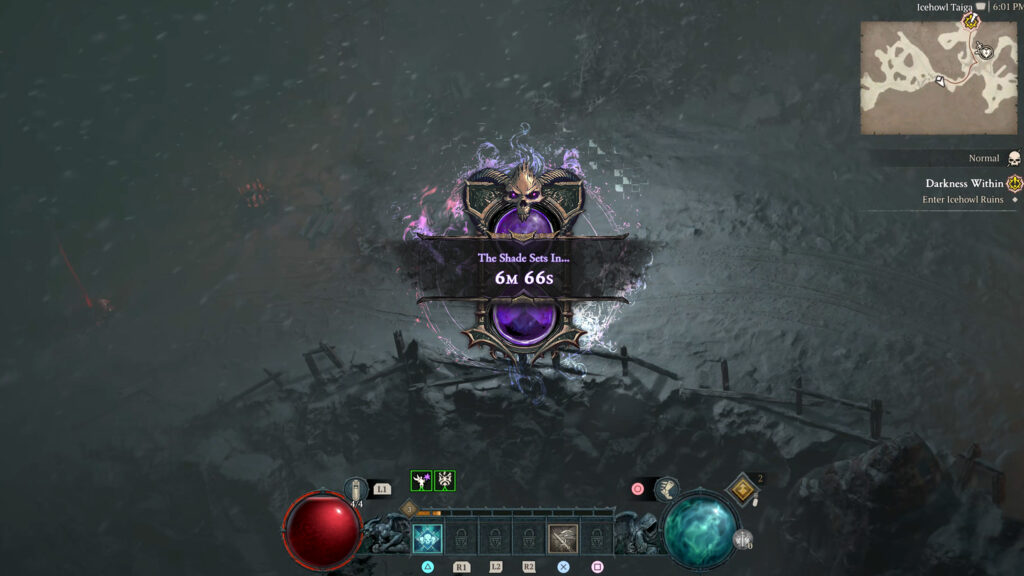Viewport: 1024px width, 576px height.
Task: Click the second green-bordered buff icon
Action: pyautogui.click(x=445, y=481)
